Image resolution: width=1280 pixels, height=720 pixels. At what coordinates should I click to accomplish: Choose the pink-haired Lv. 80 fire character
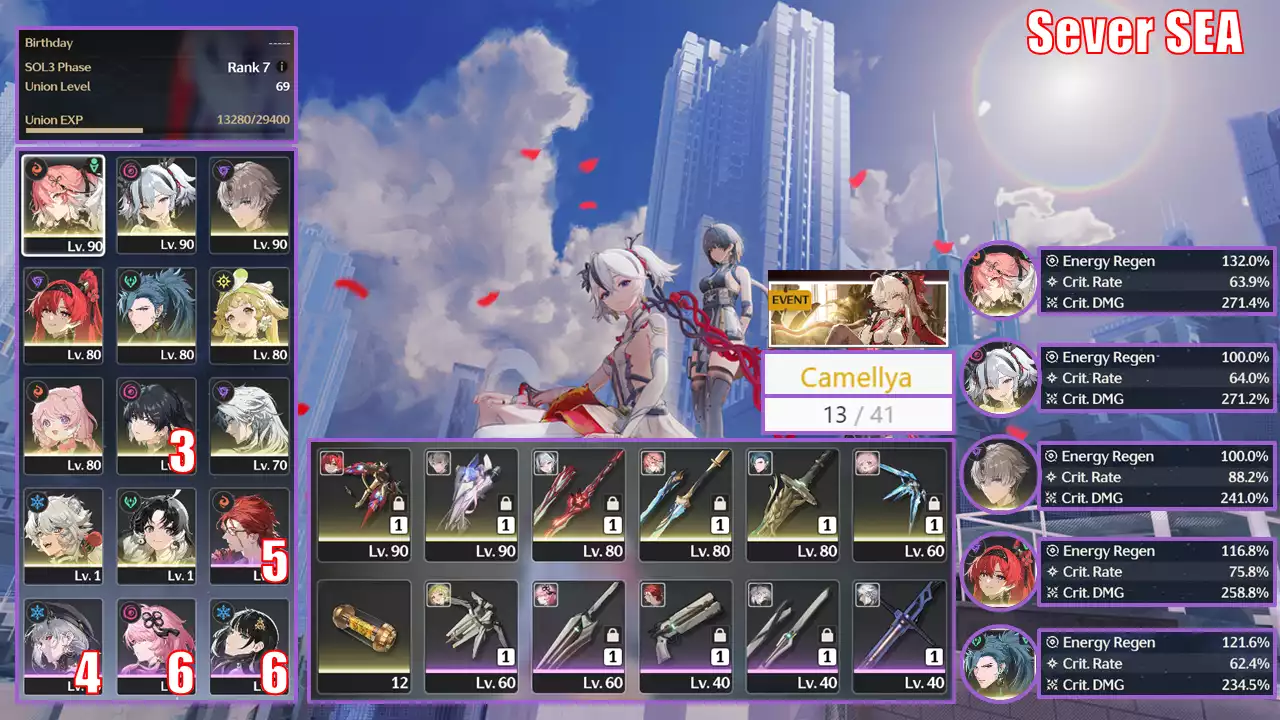click(62, 425)
